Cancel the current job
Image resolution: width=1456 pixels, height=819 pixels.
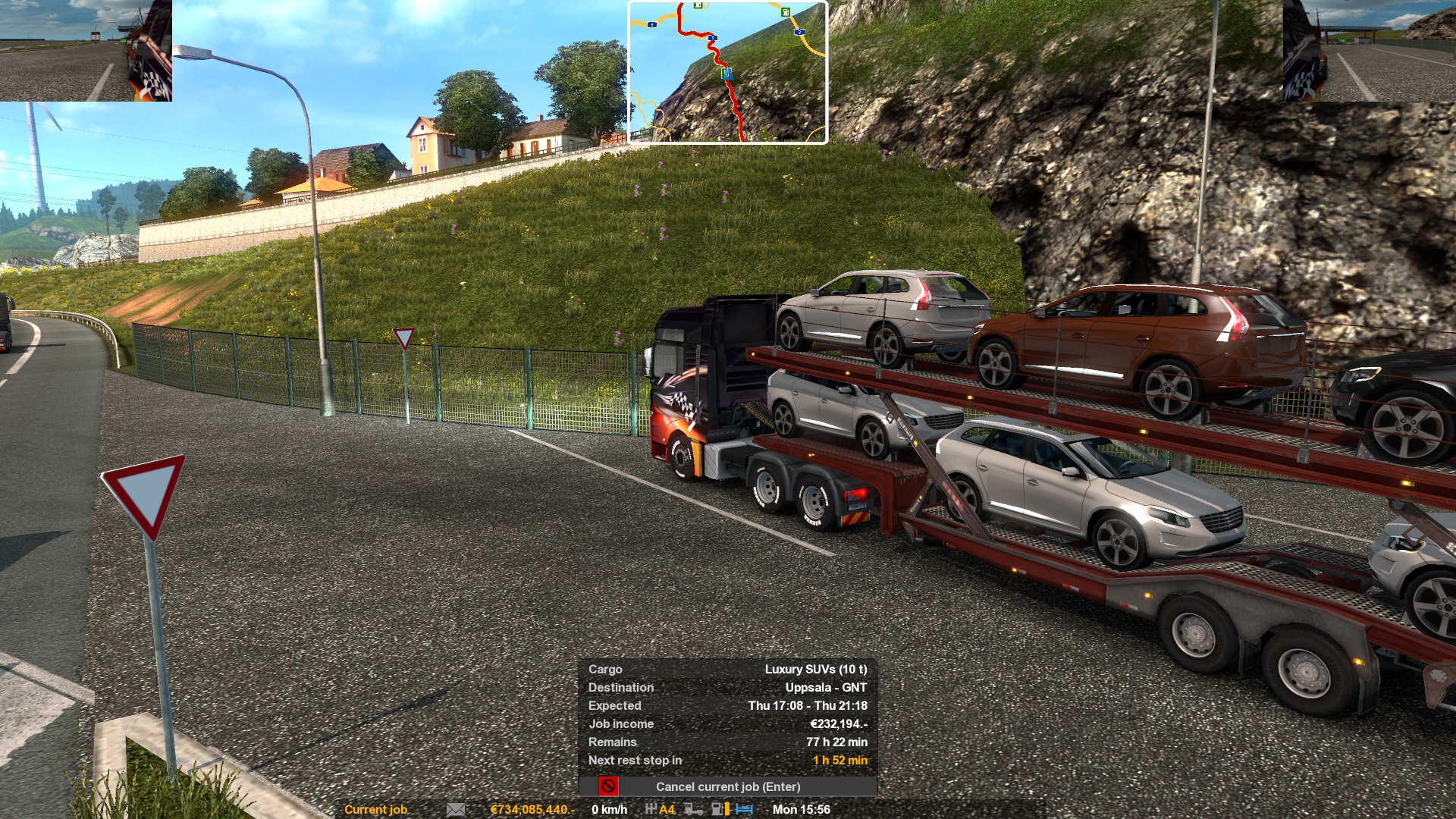click(727, 786)
